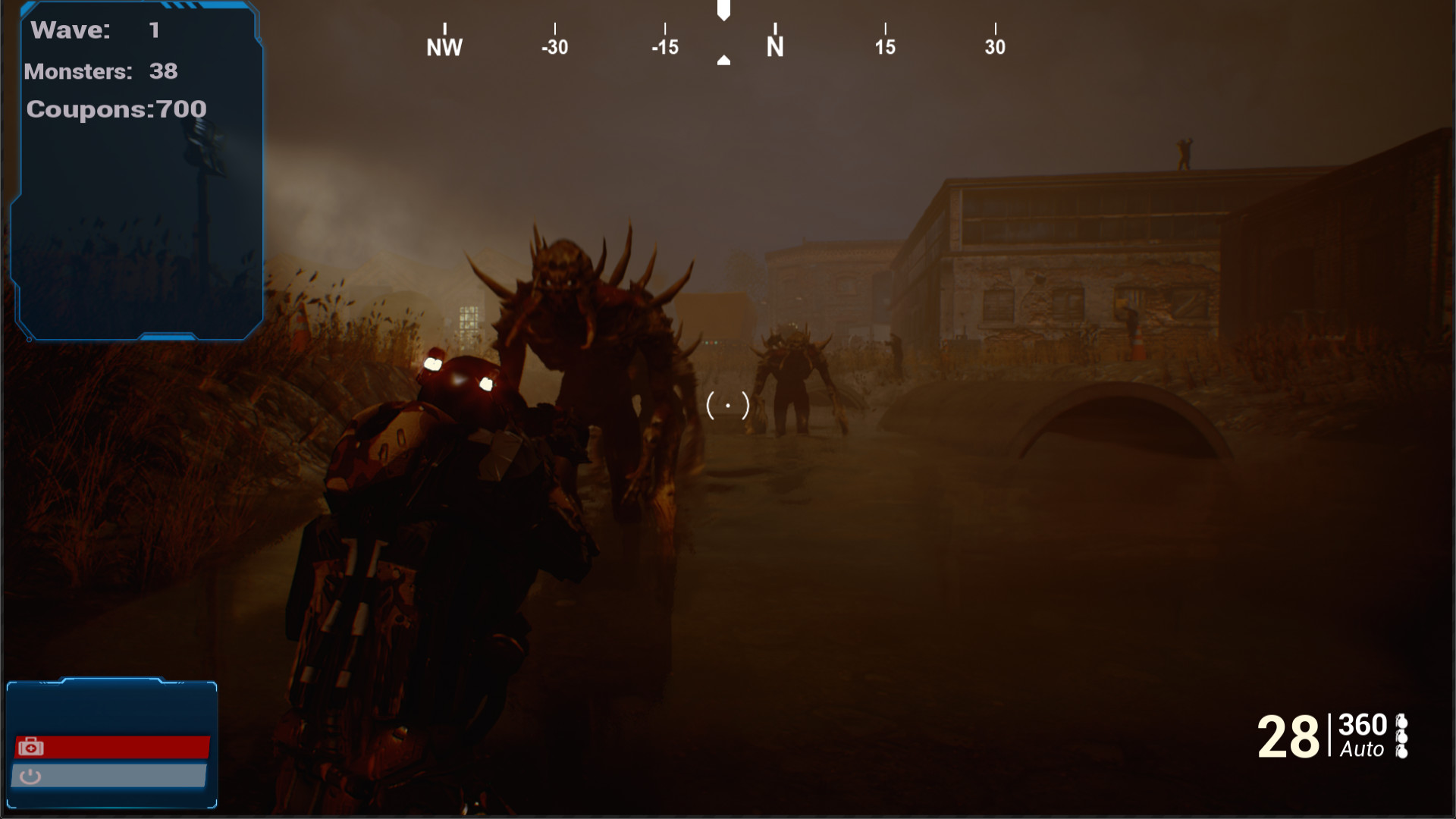Click the Monsters: 38 counter
The width and height of the screenshot is (1456, 819).
tap(102, 72)
